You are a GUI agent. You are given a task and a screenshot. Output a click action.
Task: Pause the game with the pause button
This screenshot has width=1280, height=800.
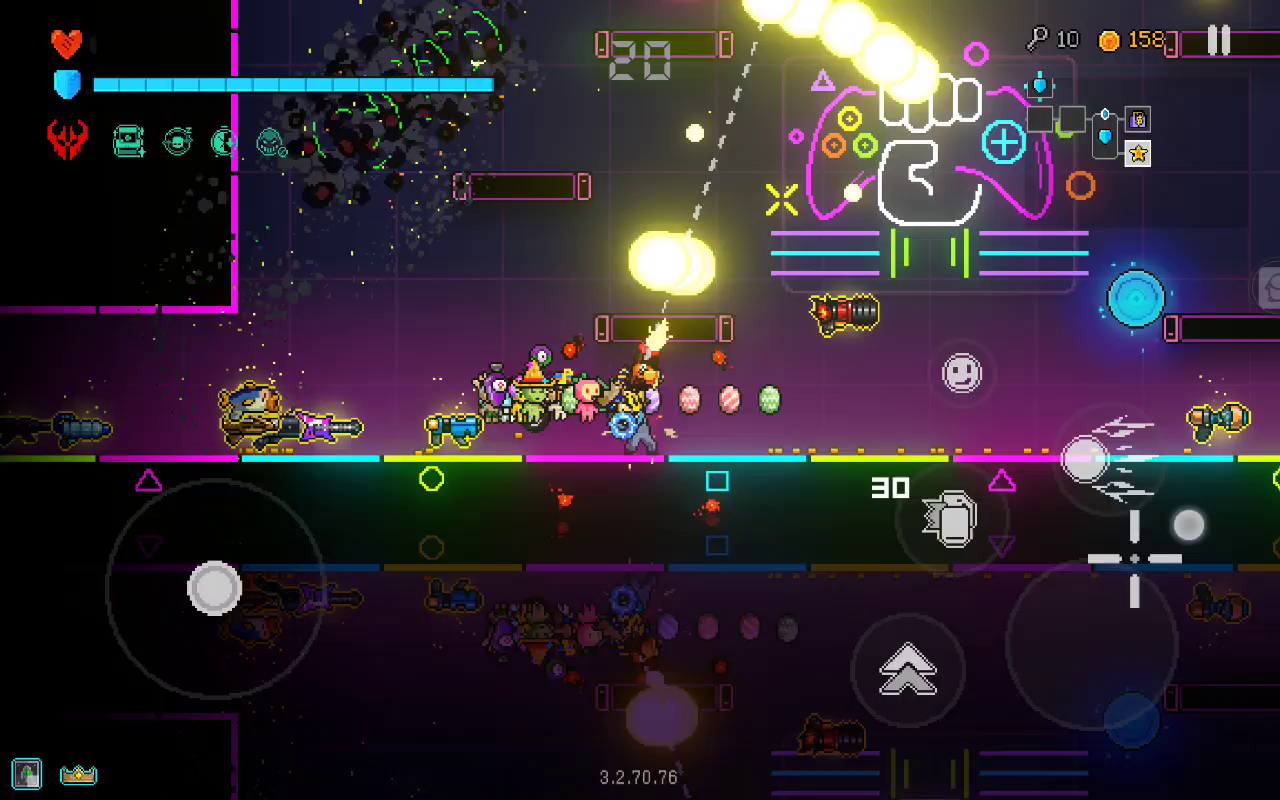tap(1218, 40)
